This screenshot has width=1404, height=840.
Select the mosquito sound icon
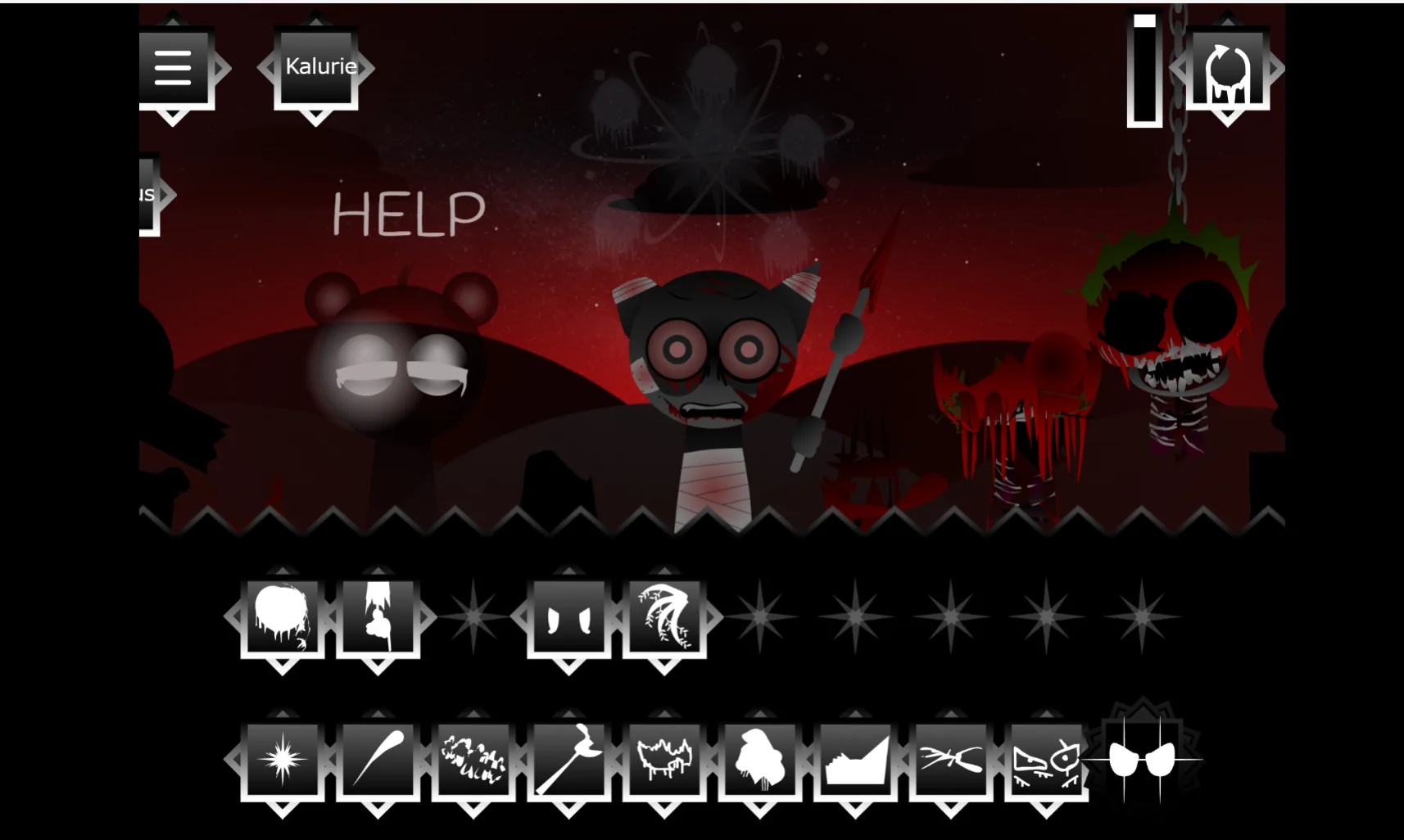point(949,761)
